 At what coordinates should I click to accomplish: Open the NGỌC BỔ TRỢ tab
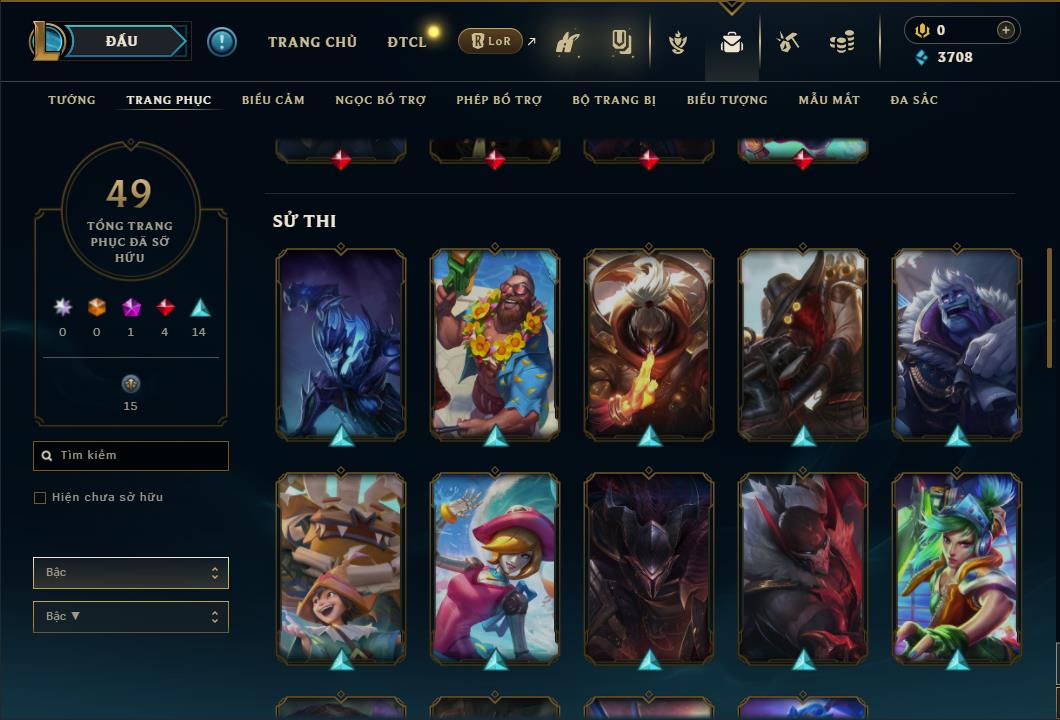coord(380,100)
